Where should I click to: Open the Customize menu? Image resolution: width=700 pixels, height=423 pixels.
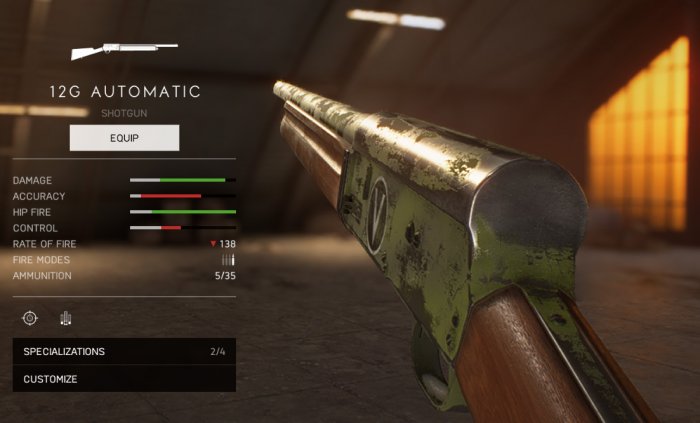(124, 379)
